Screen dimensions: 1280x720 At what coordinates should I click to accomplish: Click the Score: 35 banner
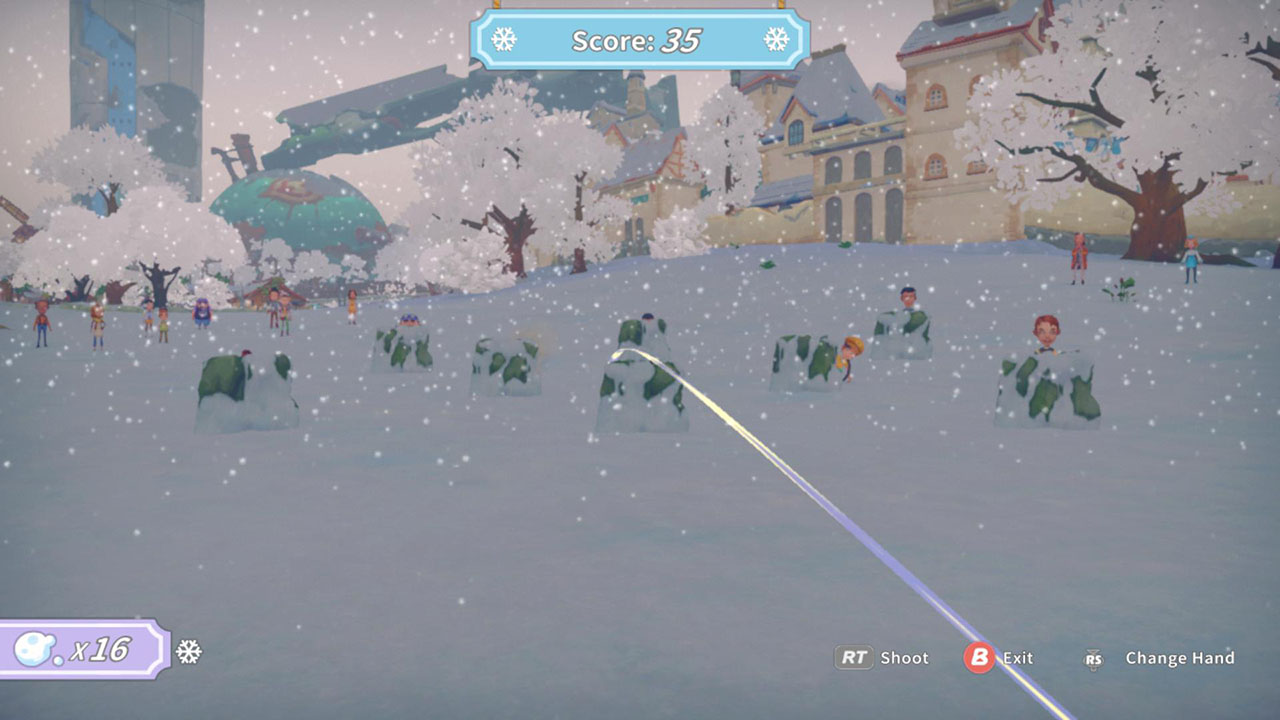click(x=638, y=41)
